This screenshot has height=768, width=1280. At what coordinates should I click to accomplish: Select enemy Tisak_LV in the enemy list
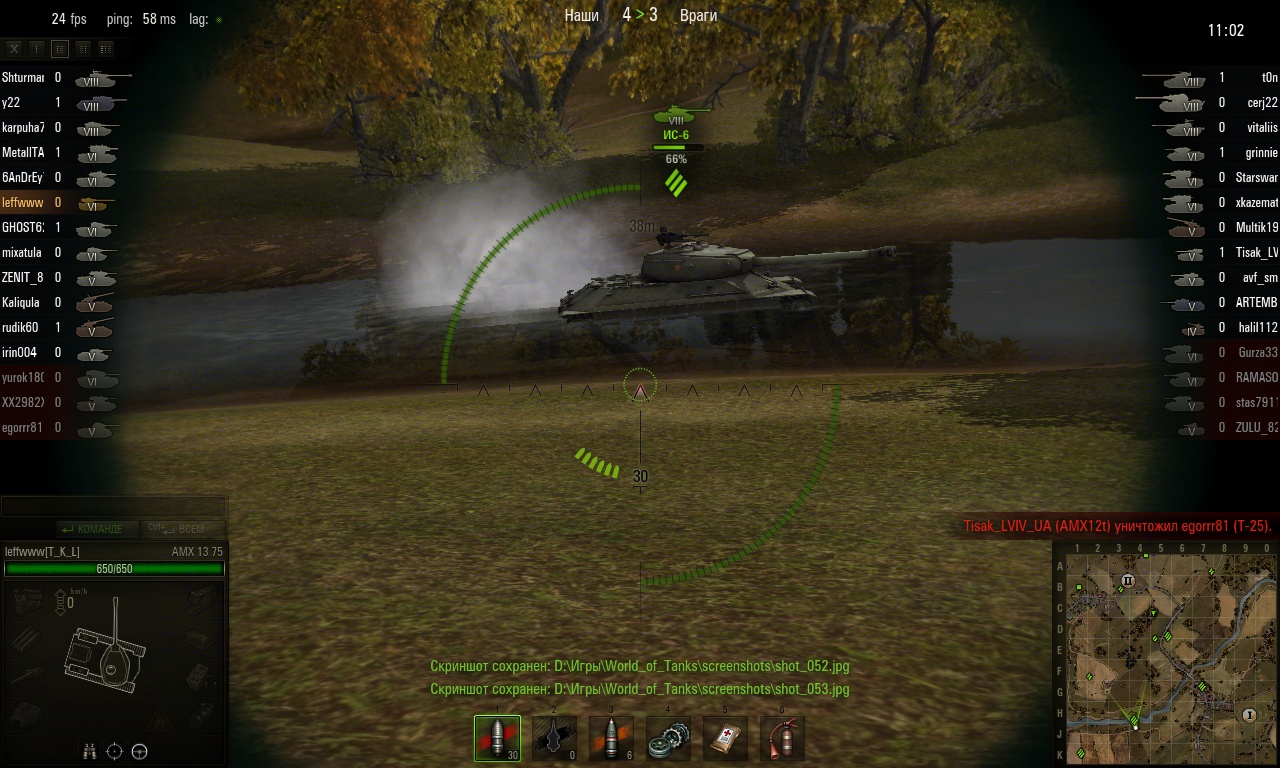(x=1257, y=252)
